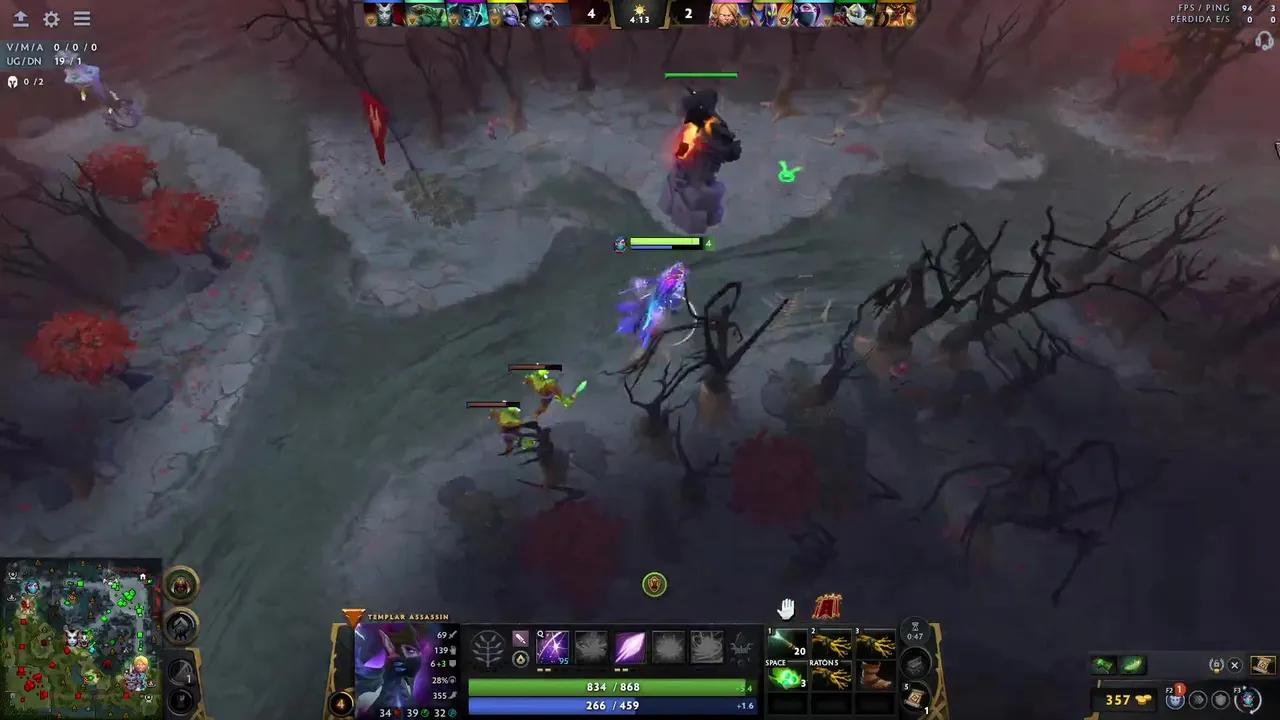Select the Refraction ability on Q
The image size is (1280, 720).
point(552,648)
